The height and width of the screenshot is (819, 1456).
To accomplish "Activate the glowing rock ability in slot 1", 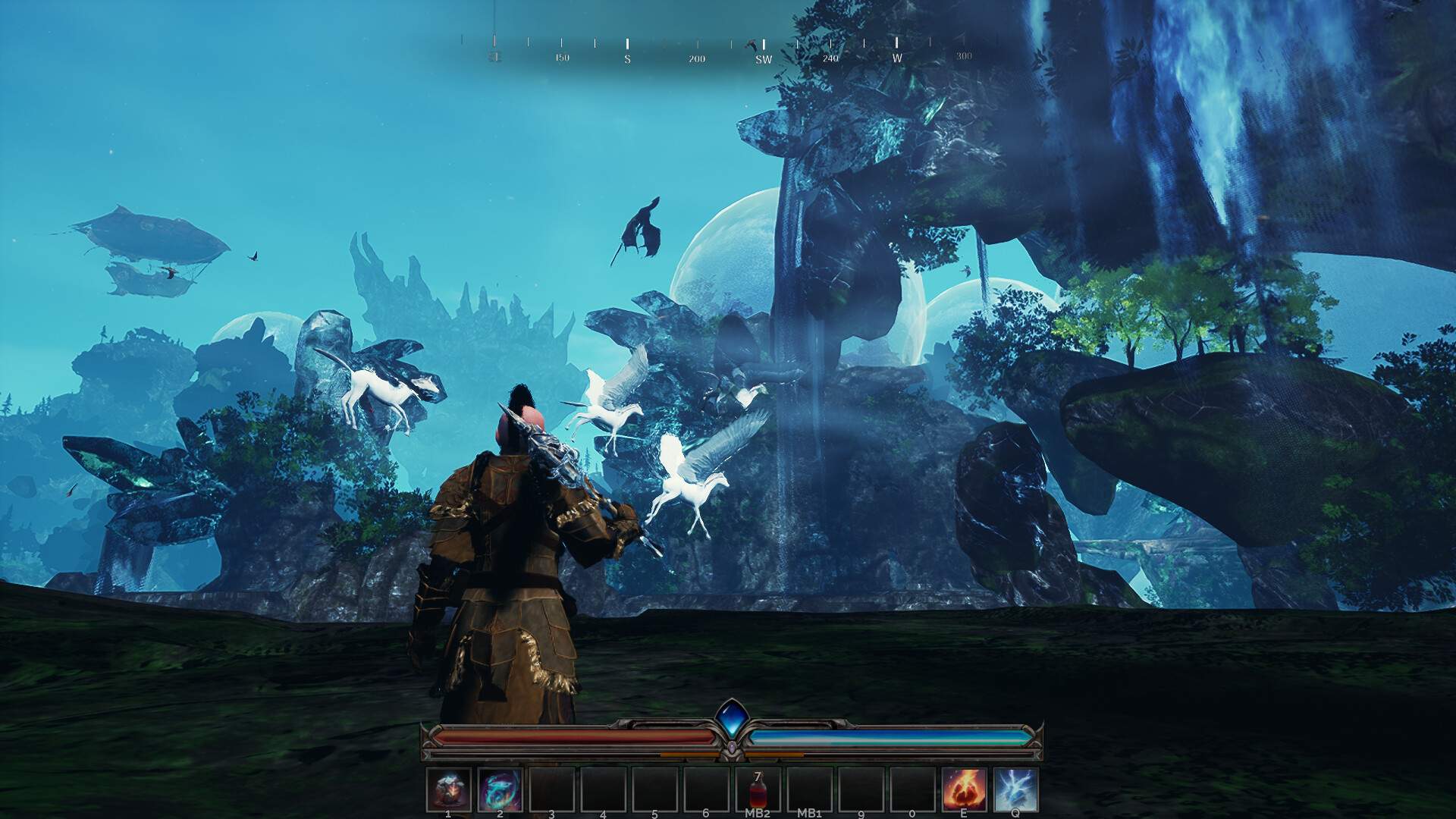I will pos(448,789).
